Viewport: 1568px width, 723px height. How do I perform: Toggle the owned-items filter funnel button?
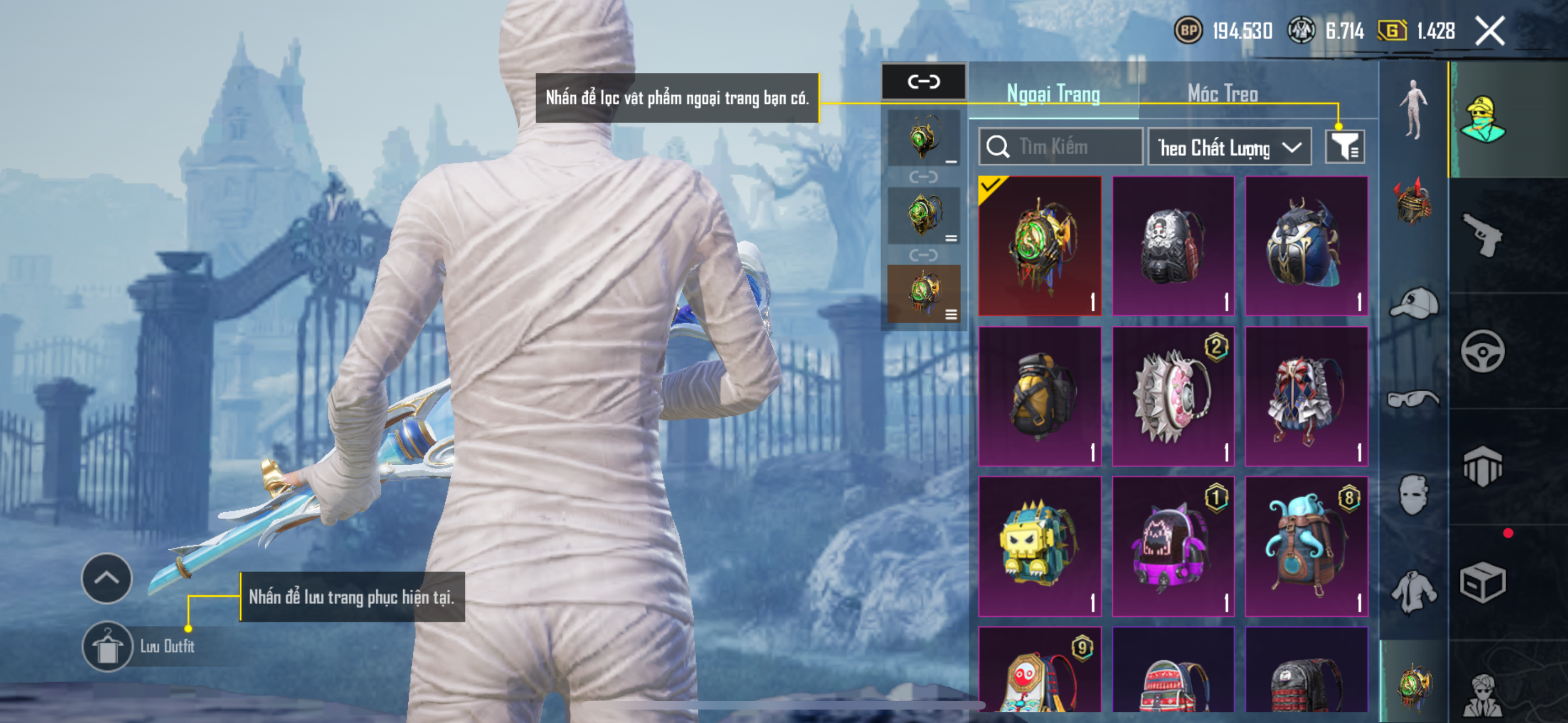tap(1345, 147)
